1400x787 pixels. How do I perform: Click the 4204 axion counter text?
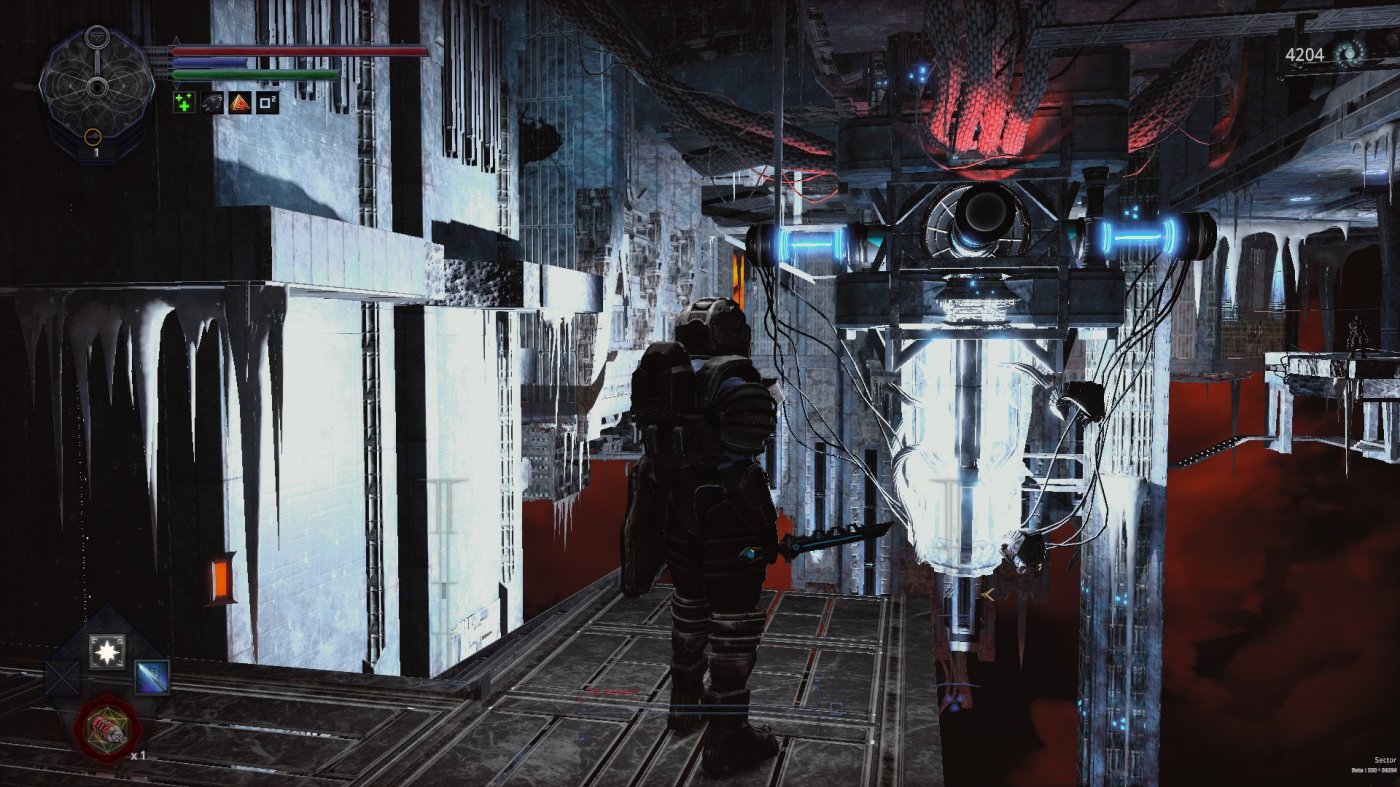coord(1305,54)
